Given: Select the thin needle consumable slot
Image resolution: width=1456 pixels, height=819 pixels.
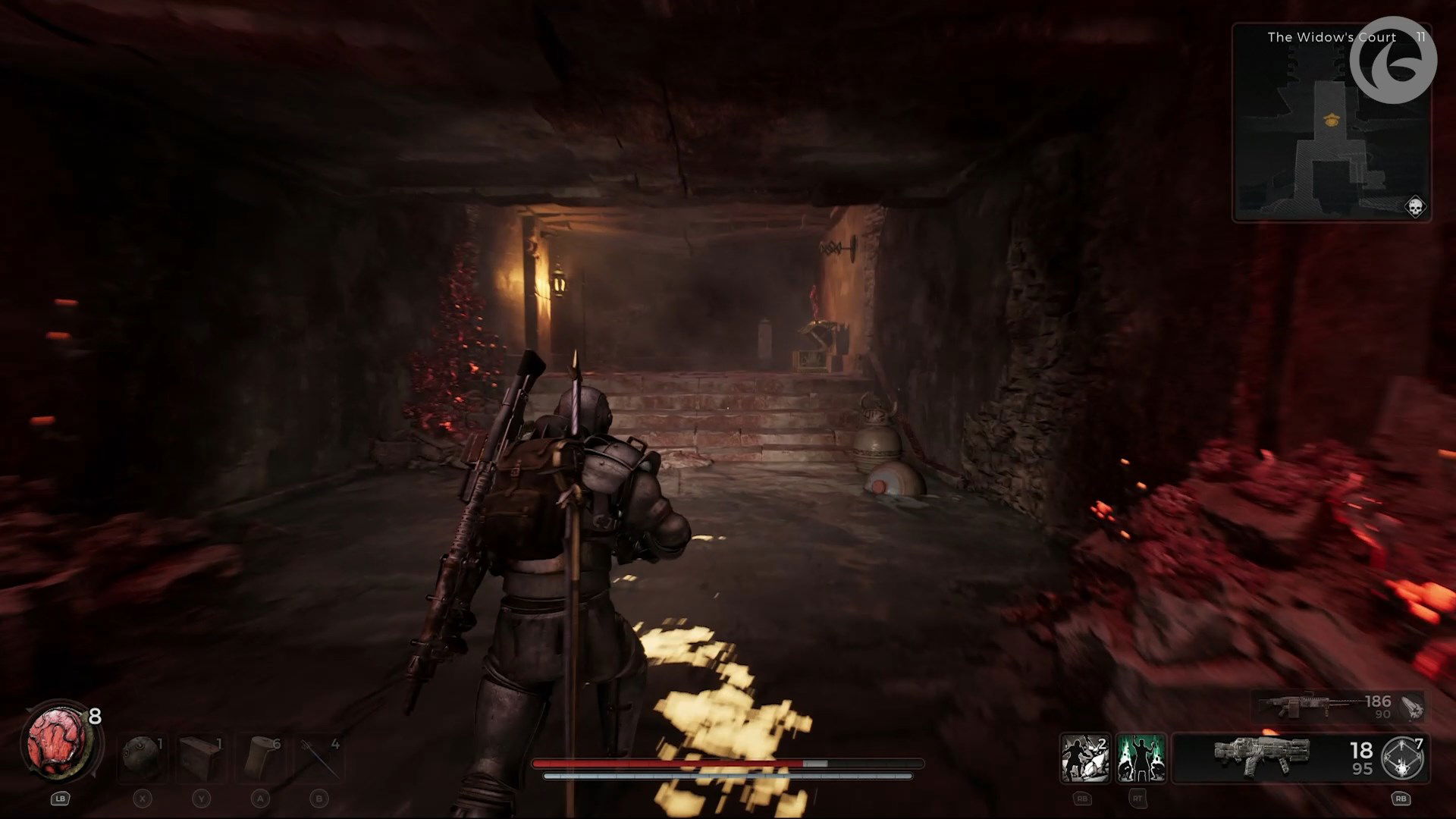Looking at the screenshot, I should click(x=319, y=756).
